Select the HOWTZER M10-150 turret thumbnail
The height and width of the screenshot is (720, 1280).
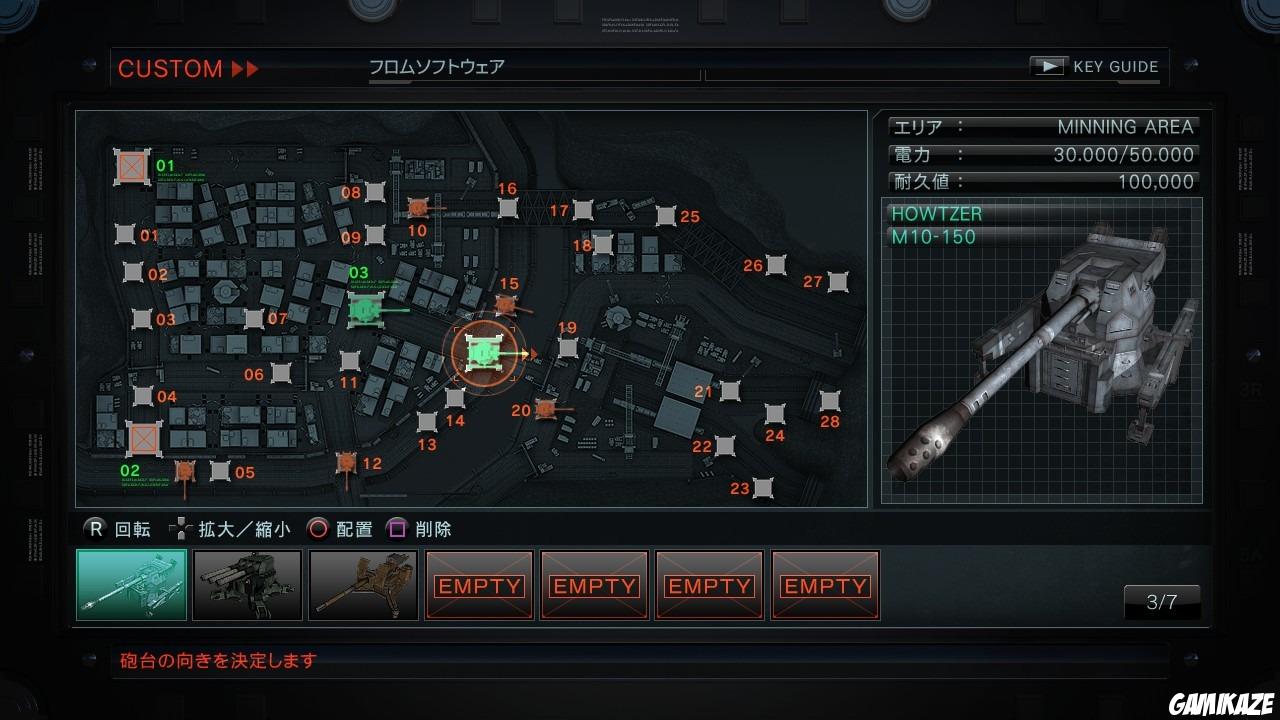pos(131,585)
